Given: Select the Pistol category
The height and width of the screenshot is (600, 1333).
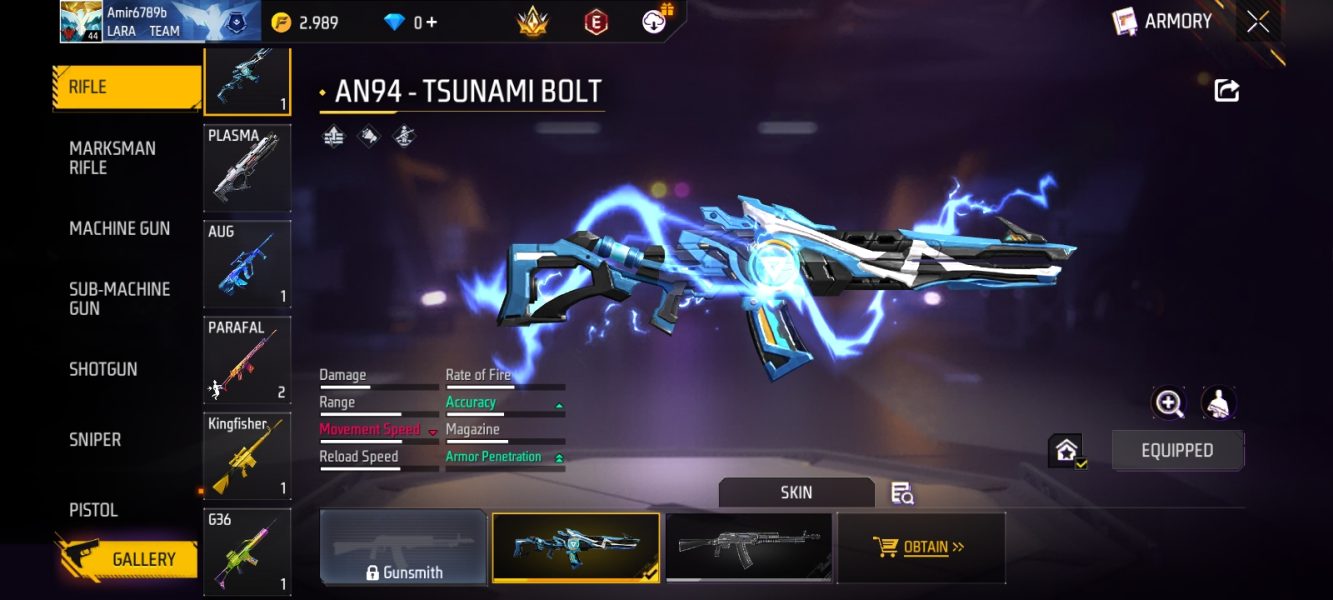Looking at the screenshot, I should tap(93, 510).
